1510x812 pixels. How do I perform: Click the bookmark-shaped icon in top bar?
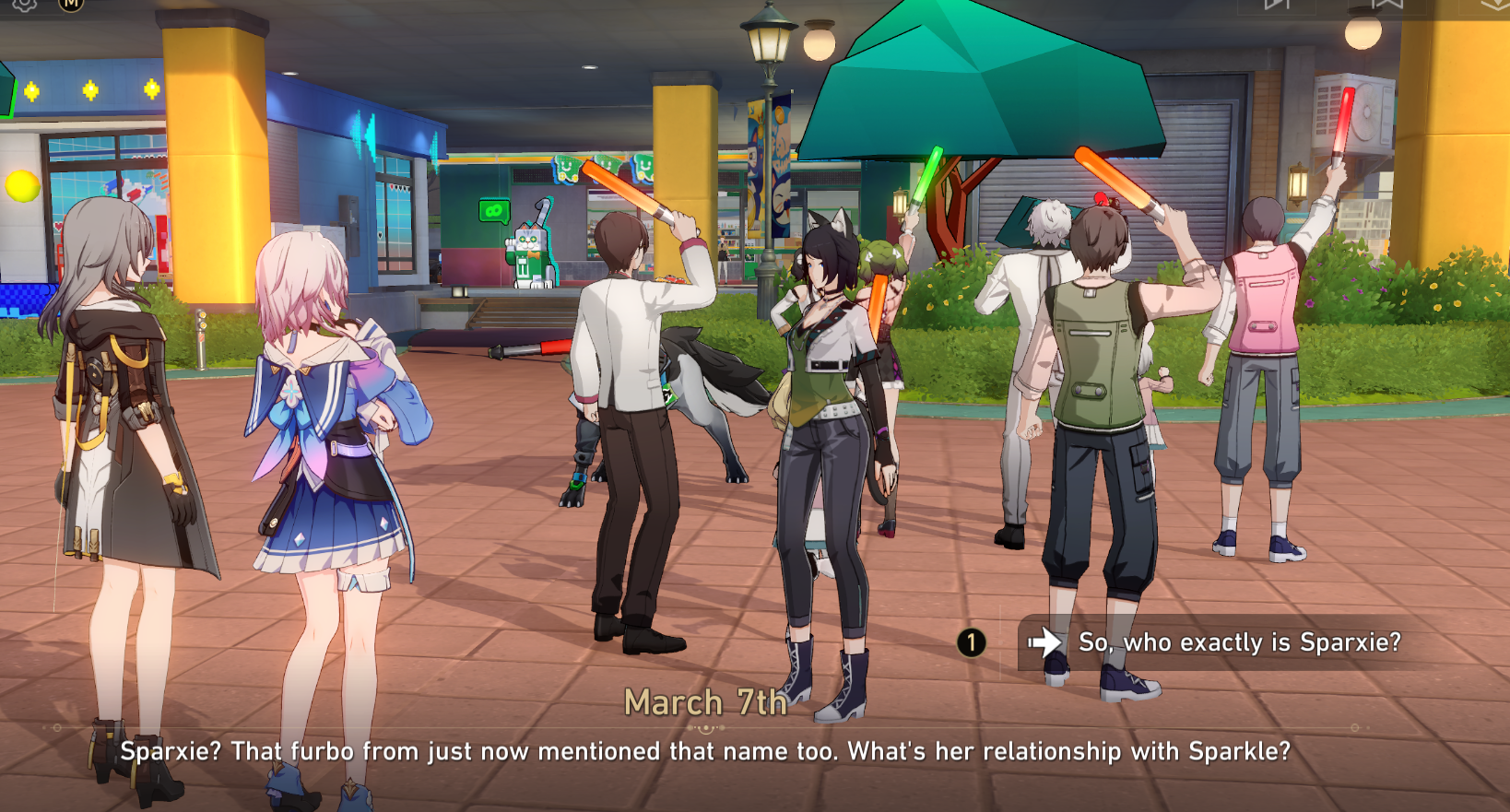pos(1386,4)
